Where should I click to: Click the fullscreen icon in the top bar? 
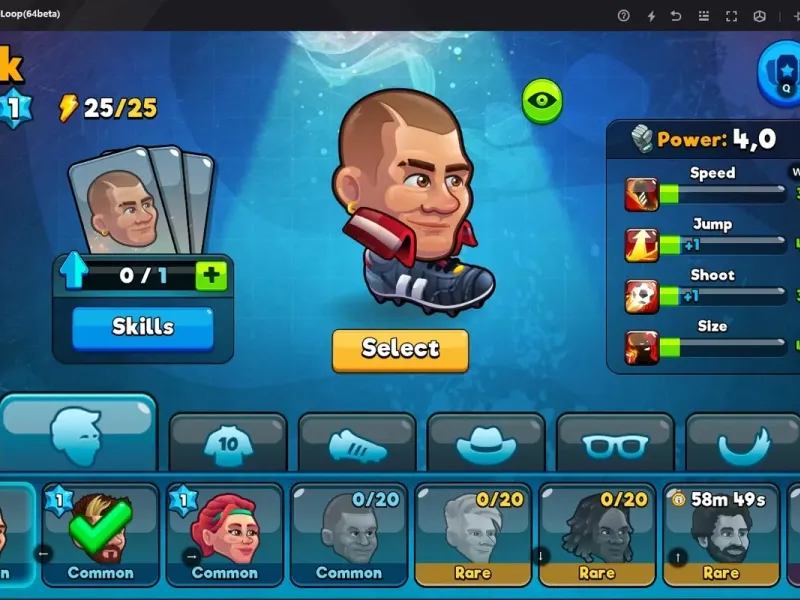pos(732,16)
